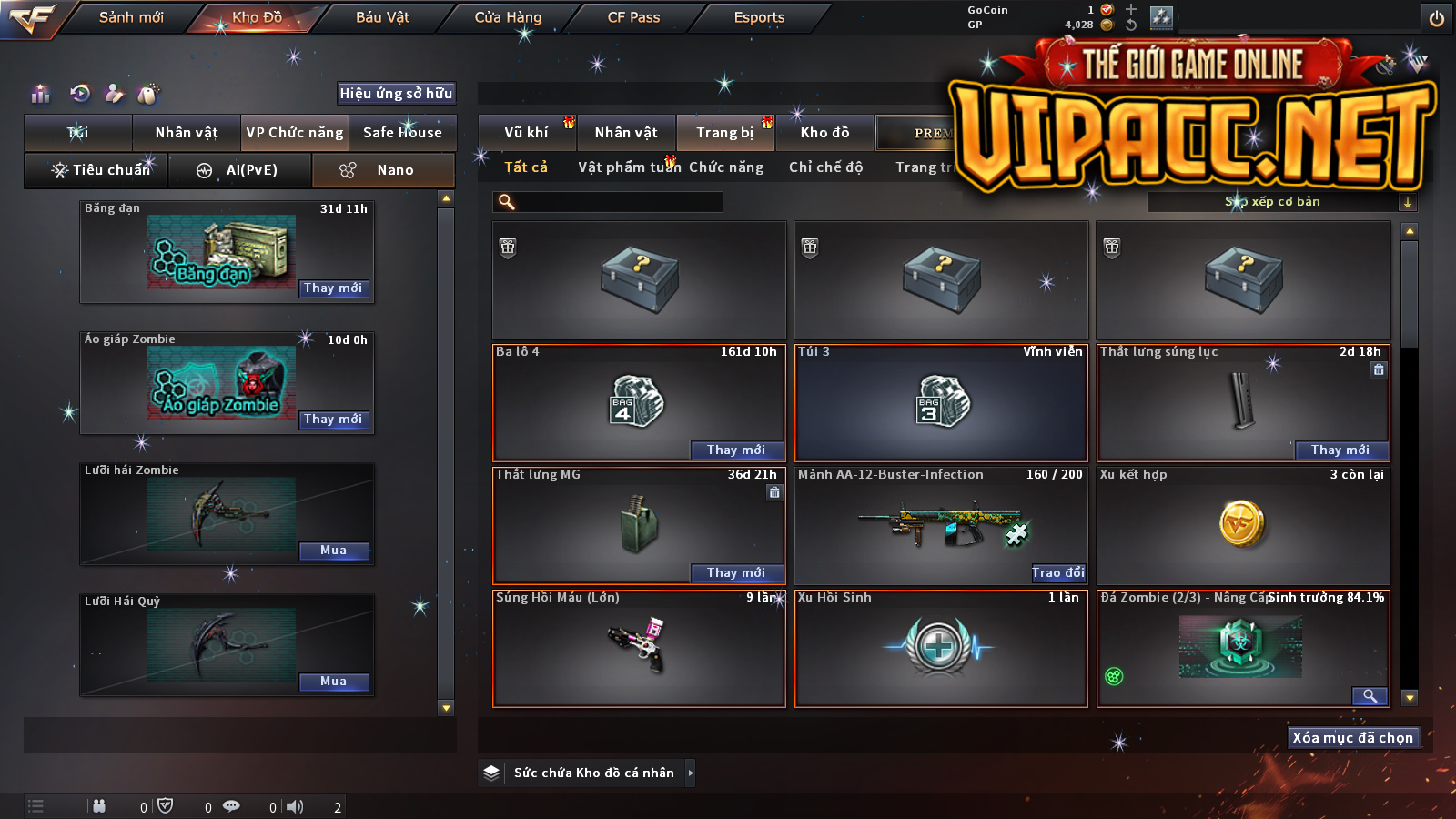Open the Sảnh mới lobby tab
1456x819 pixels.
(131, 17)
